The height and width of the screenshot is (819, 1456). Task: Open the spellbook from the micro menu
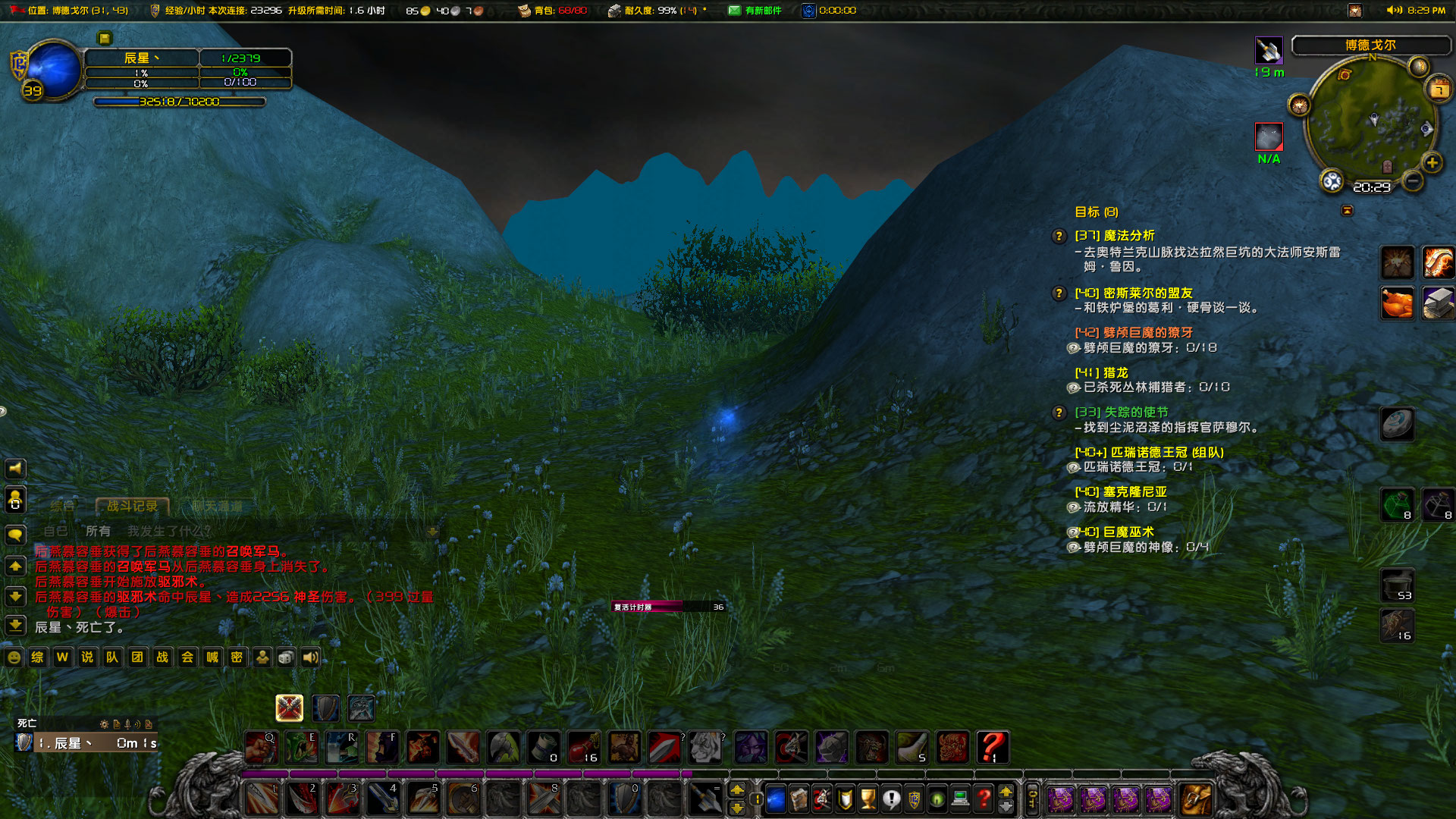click(799, 799)
